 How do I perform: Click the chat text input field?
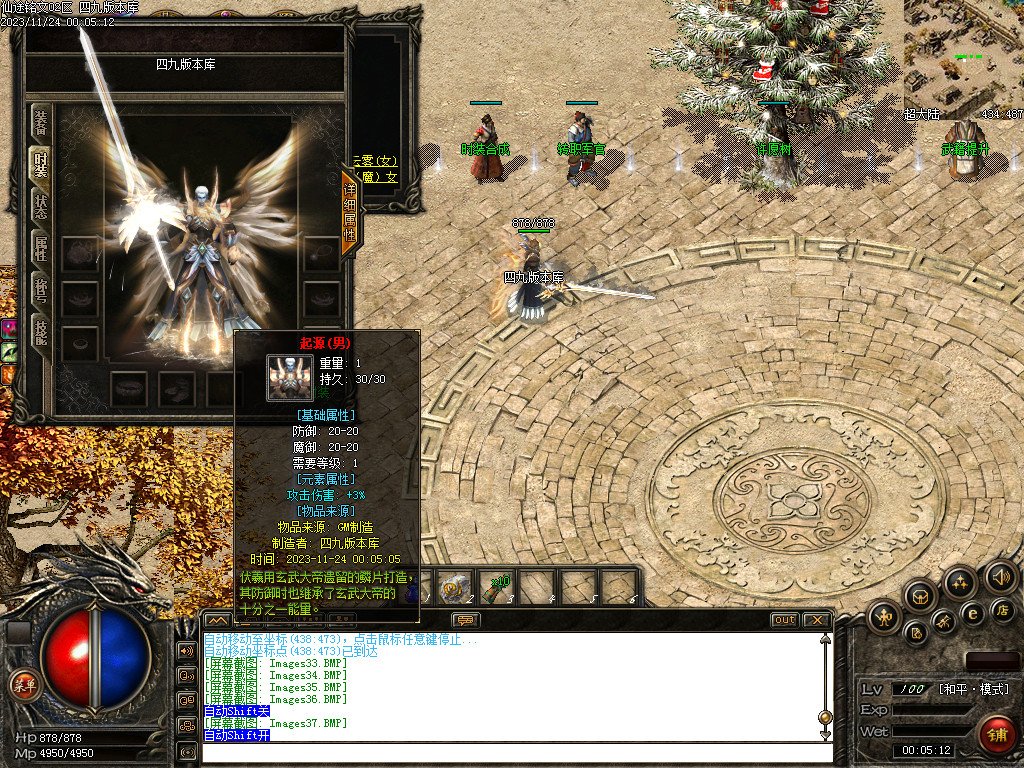510,752
